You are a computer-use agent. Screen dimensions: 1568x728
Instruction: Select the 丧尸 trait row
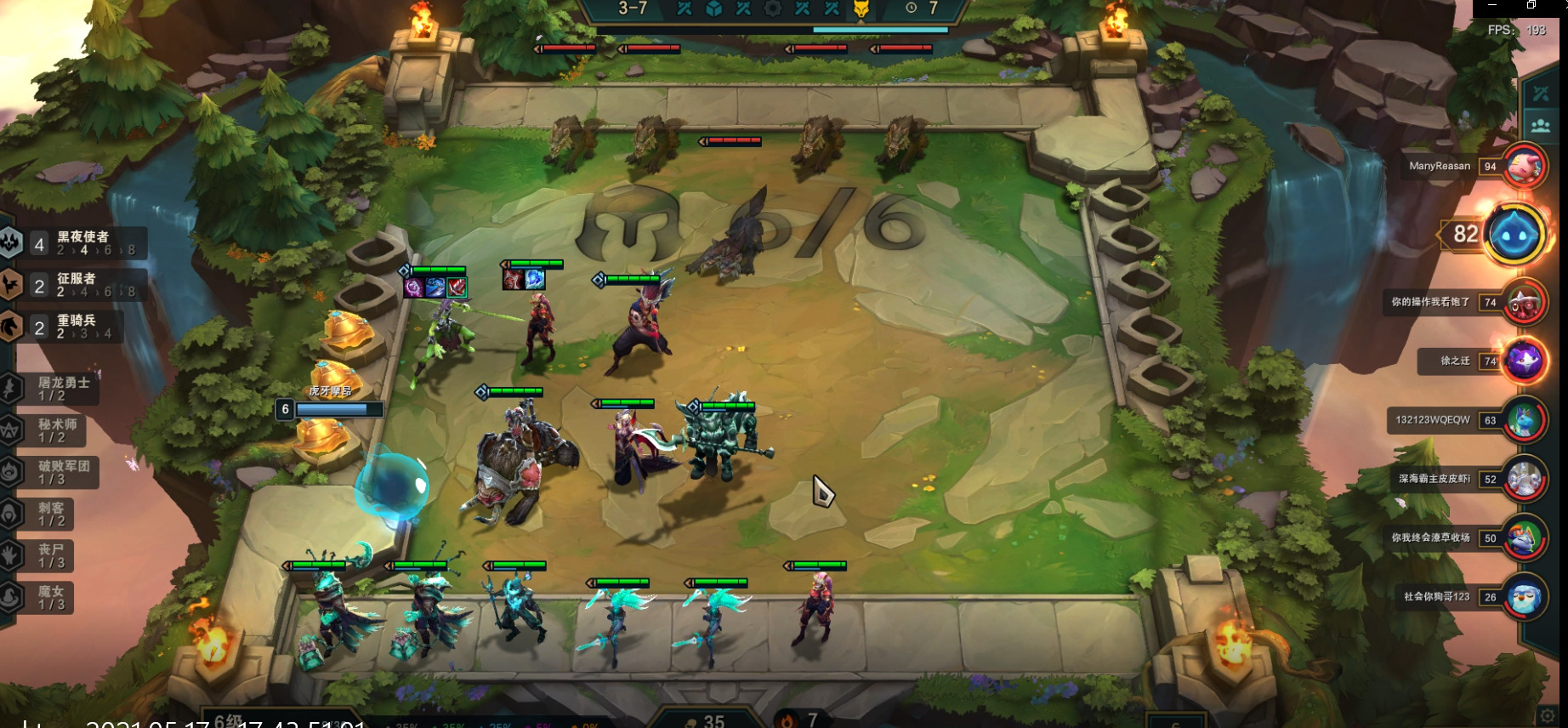coord(50,555)
